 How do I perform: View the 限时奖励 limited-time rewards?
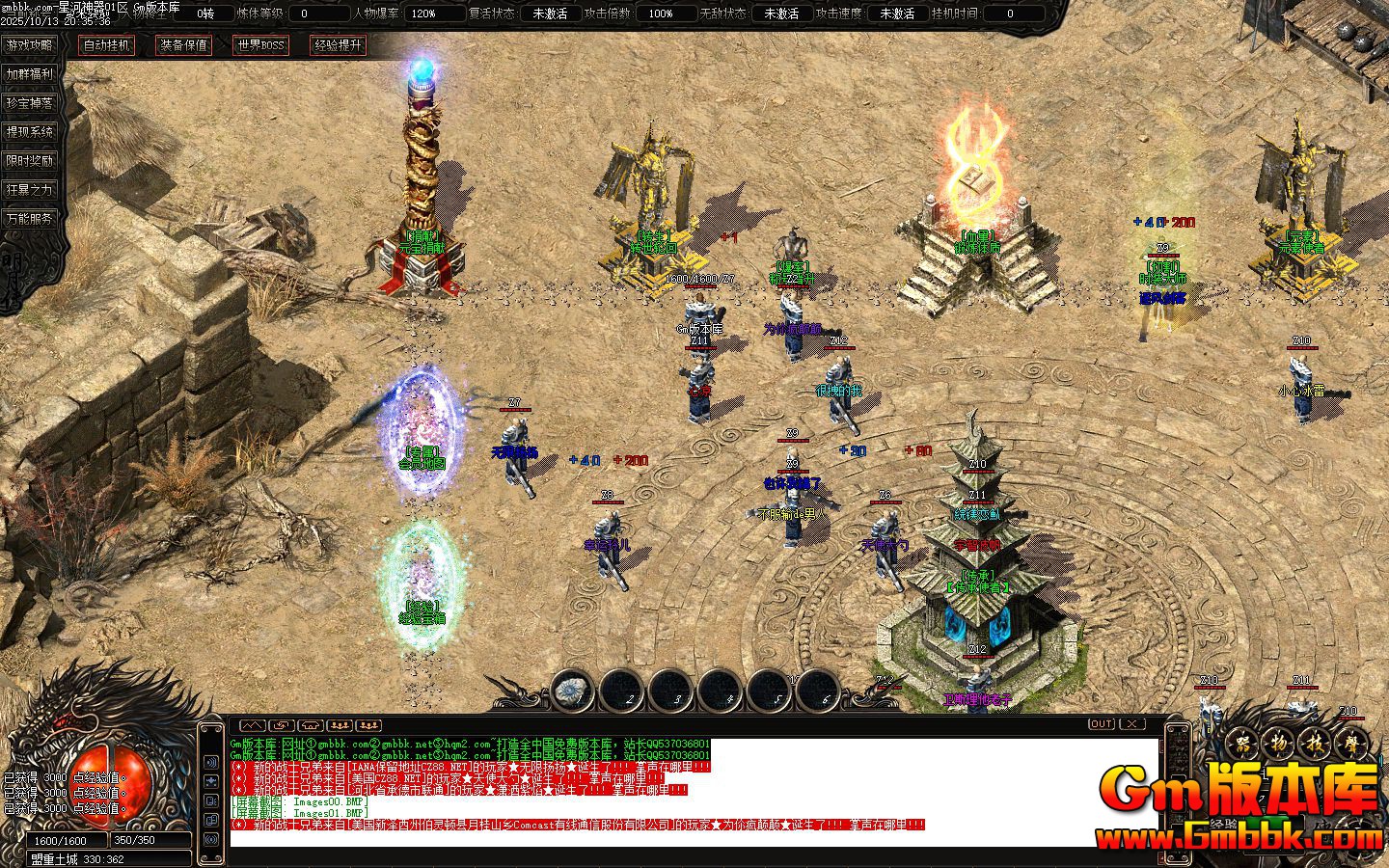[x=29, y=161]
